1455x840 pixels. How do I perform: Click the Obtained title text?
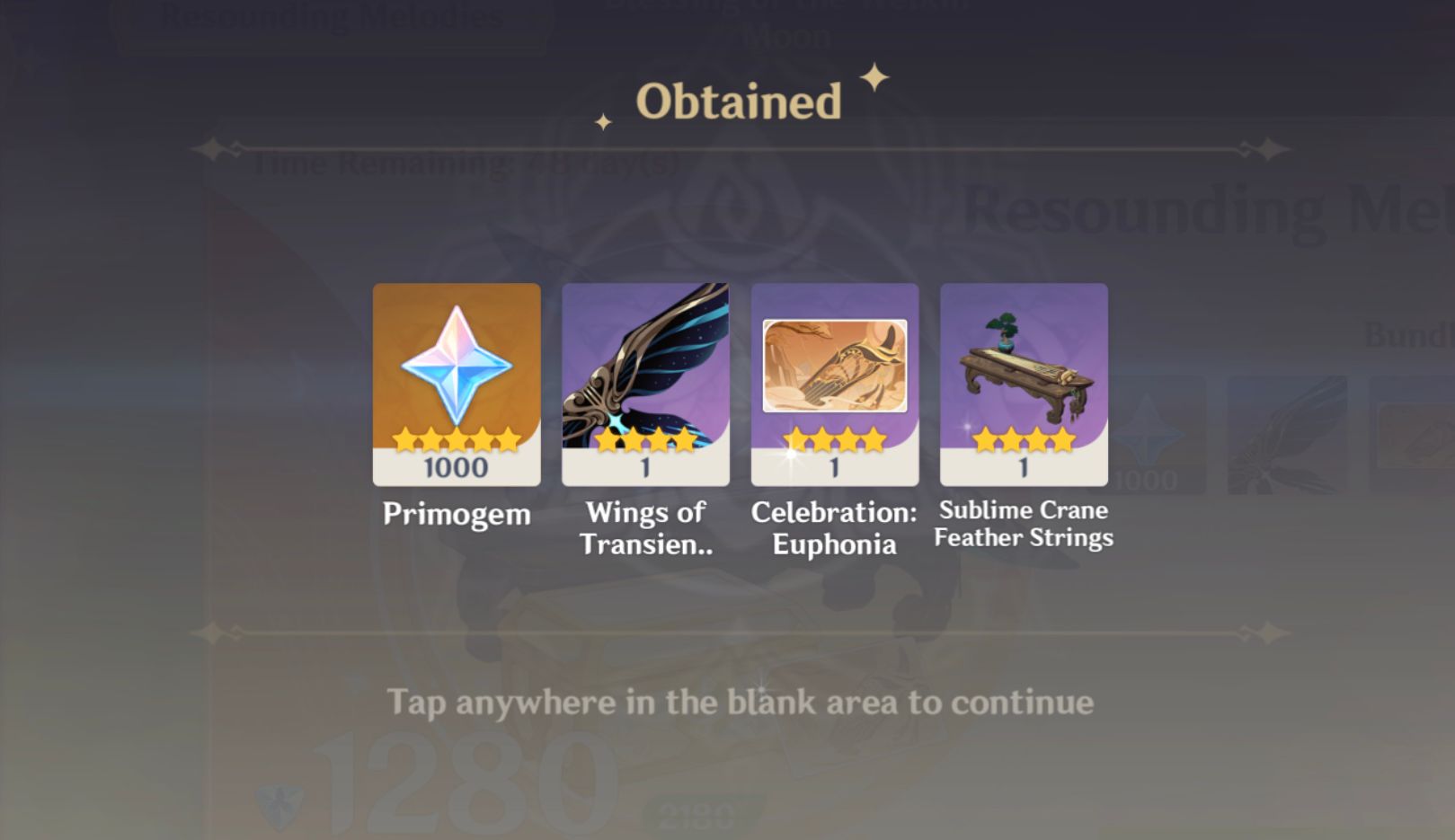[x=737, y=101]
